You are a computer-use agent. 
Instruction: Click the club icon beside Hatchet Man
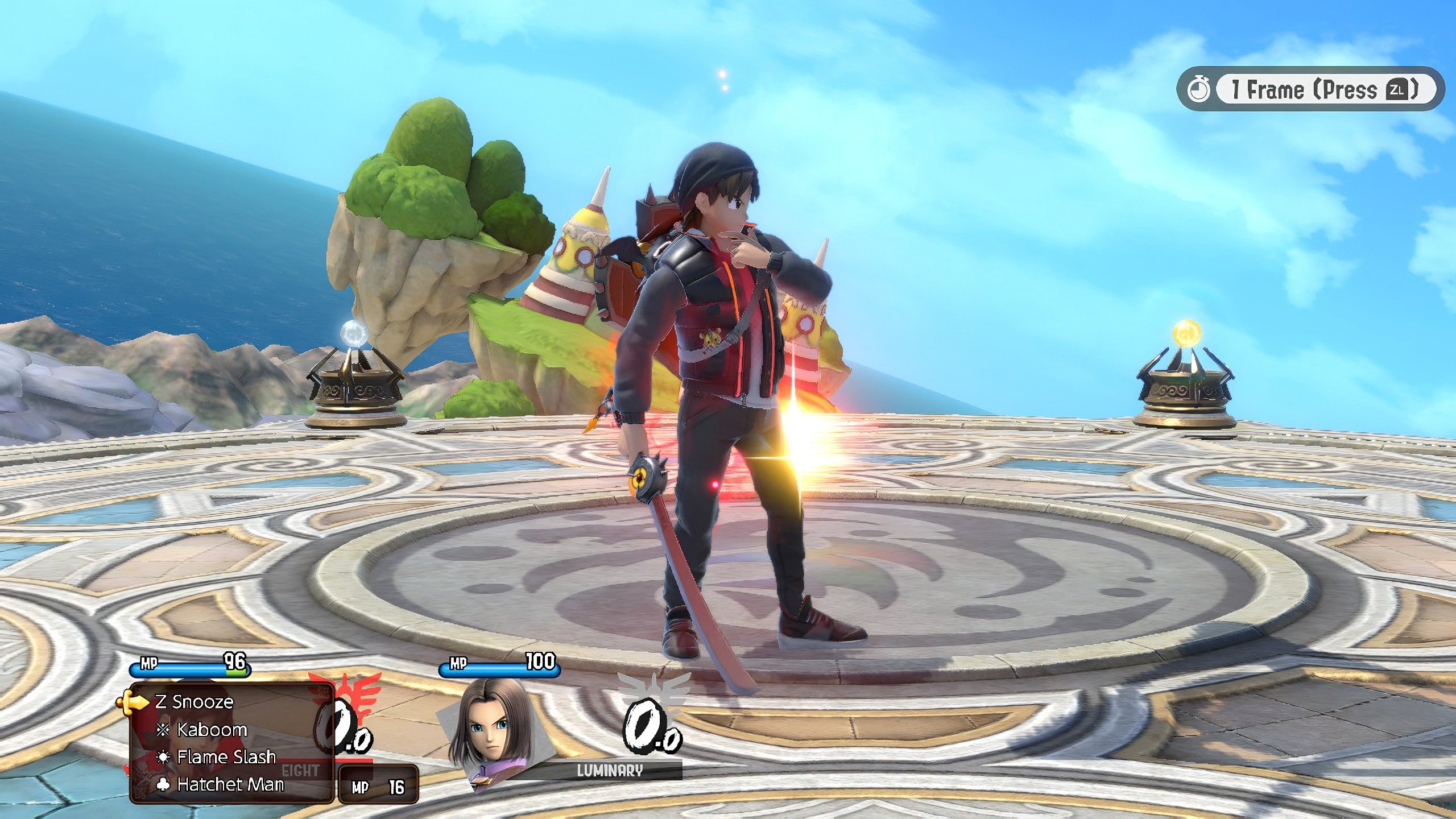[x=162, y=784]
